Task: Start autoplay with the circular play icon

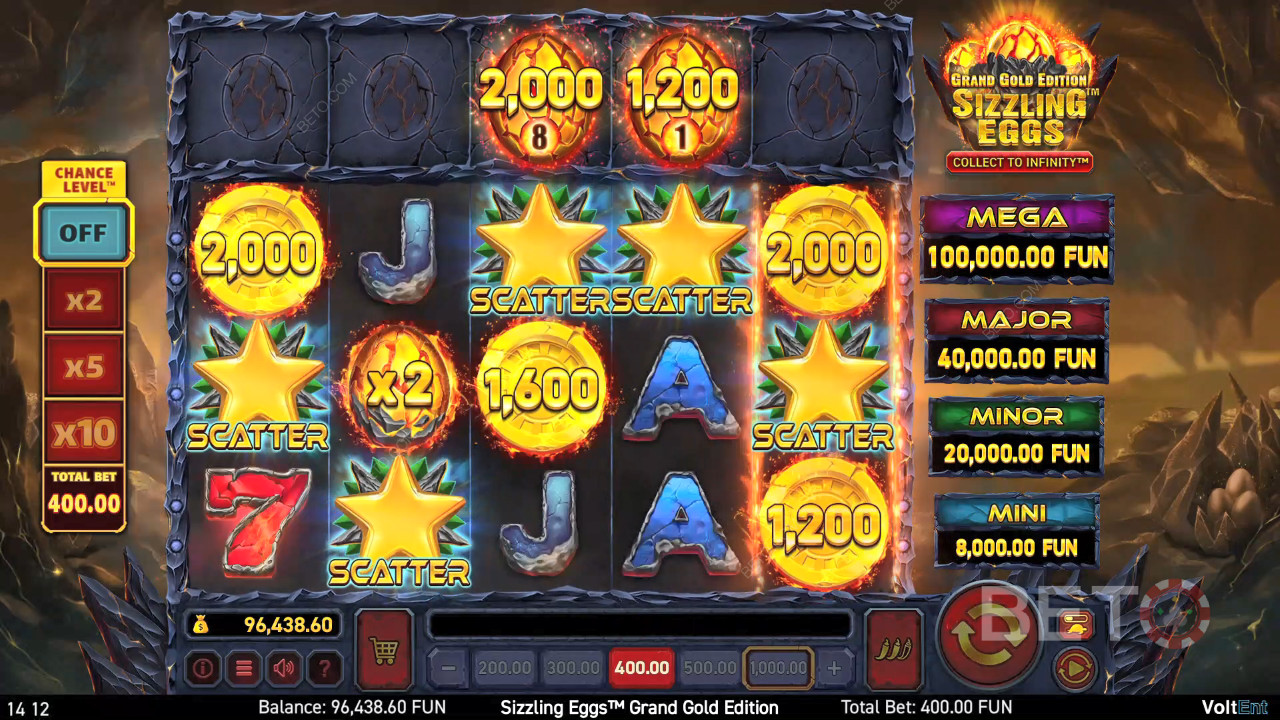Action: [x=1076, y=667]
